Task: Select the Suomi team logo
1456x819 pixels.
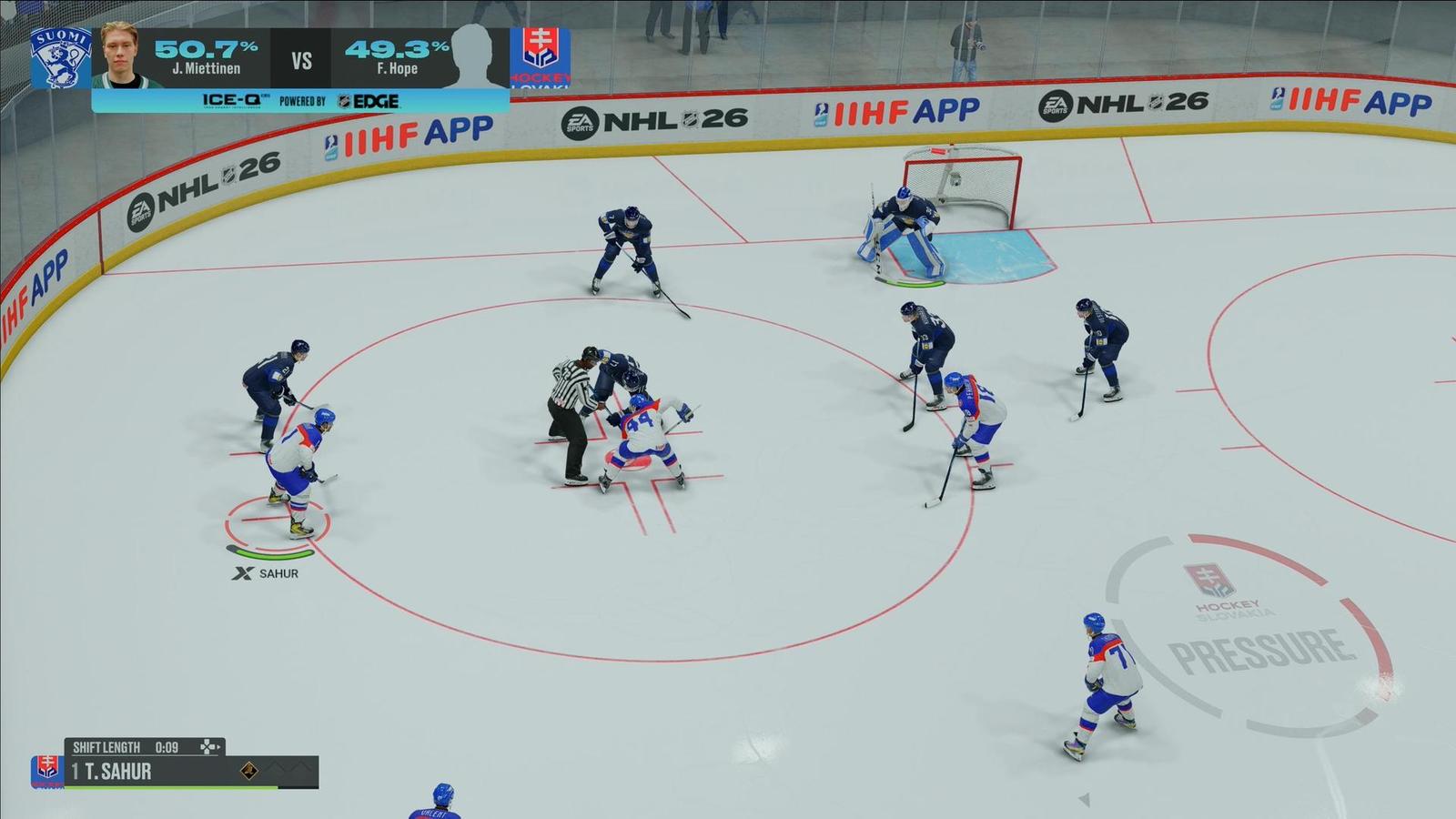Action: [x=61, y=57]
